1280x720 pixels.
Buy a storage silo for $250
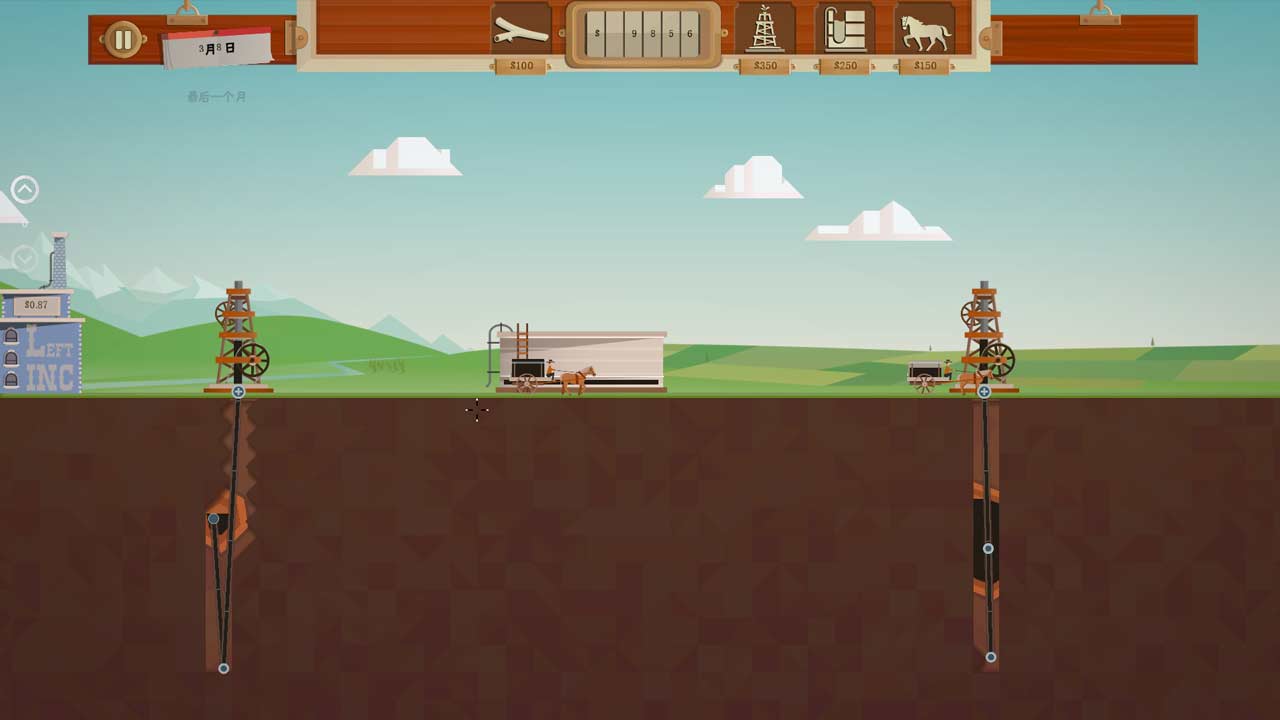coord(845,30)
